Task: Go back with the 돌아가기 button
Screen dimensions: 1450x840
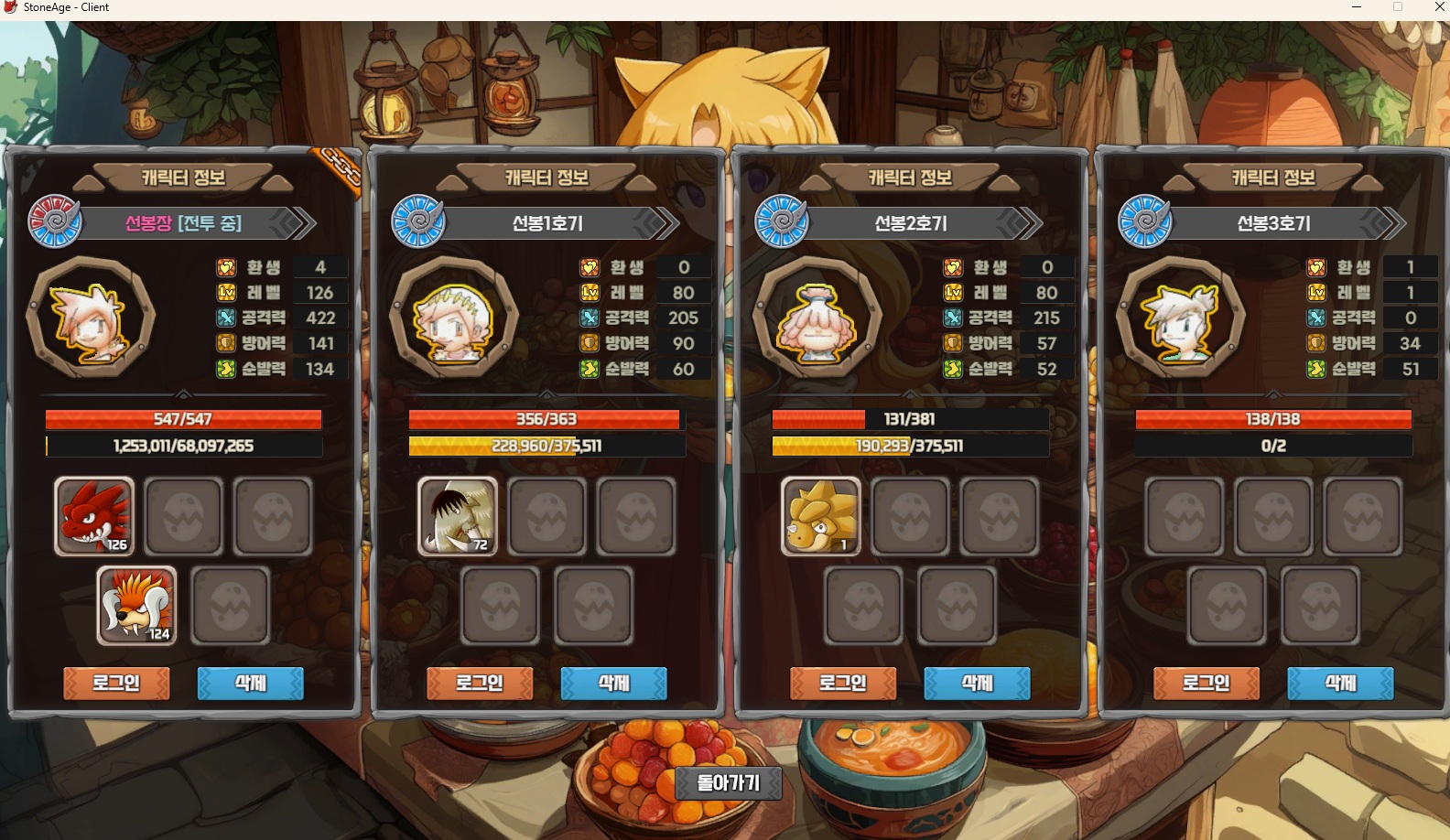Action: coord(729,783)
